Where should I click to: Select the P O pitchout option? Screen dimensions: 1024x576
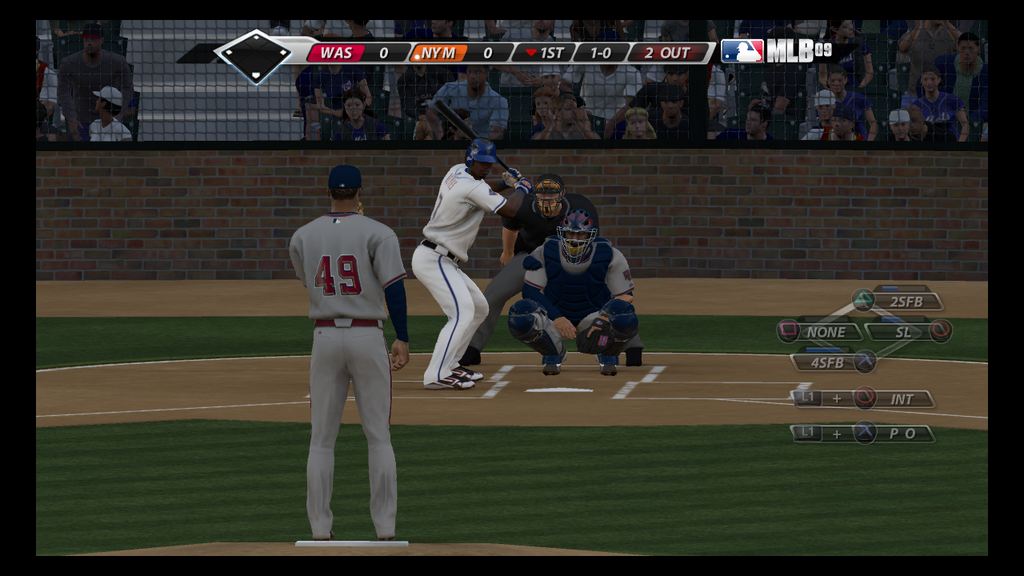point(901,434)
